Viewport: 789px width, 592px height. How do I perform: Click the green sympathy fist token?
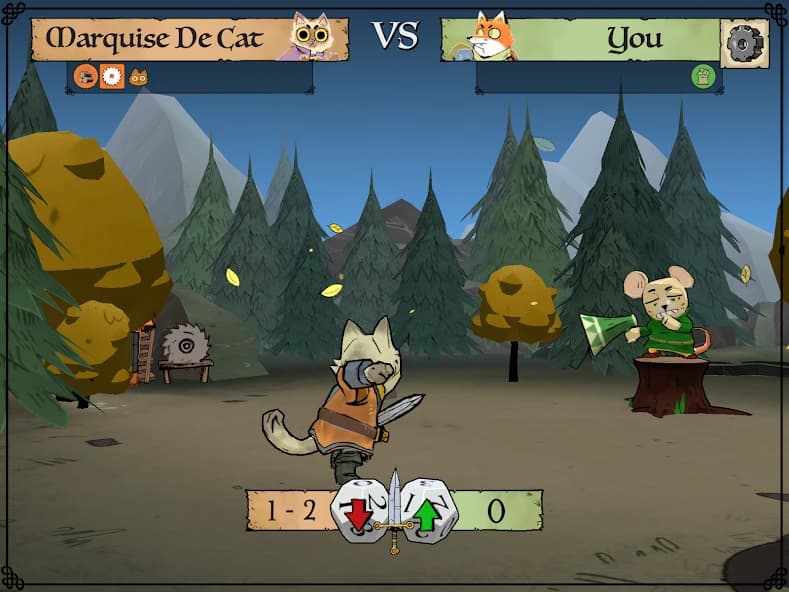[703, 76]
